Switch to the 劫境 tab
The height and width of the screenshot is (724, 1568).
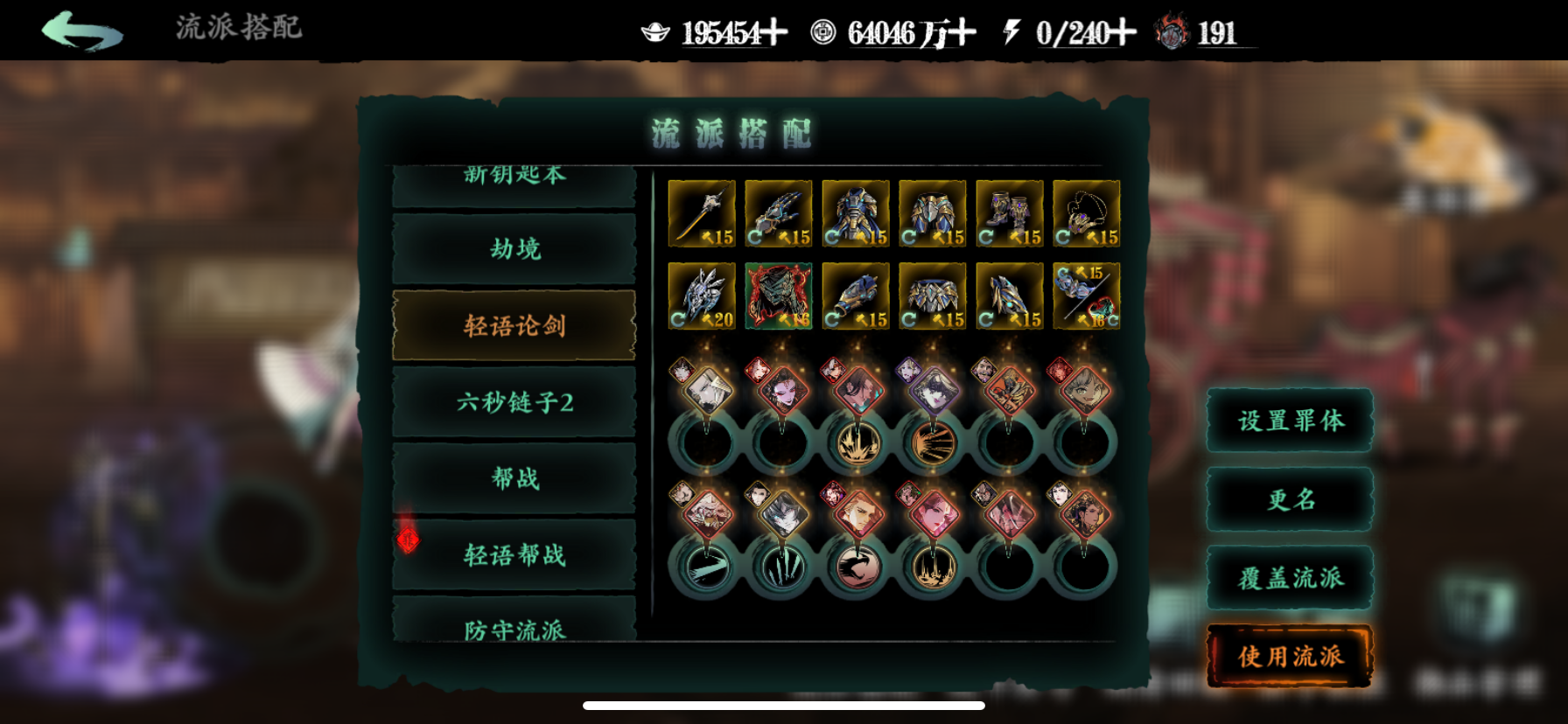click(x=514, y=249)
